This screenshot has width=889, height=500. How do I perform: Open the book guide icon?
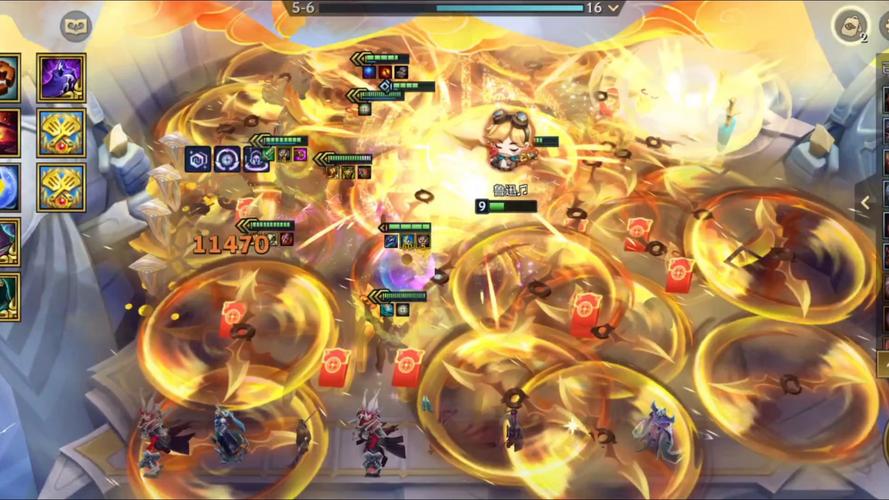(76, 26)
